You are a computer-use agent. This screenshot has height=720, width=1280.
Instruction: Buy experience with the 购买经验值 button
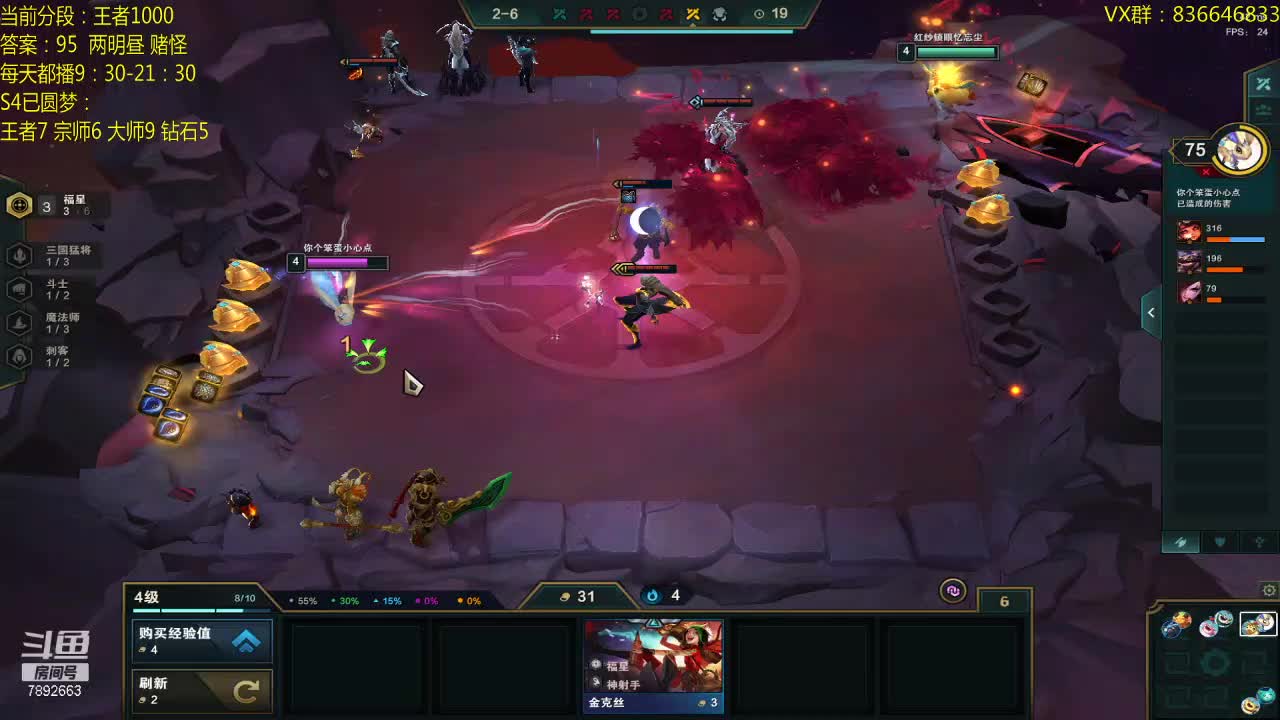(x=202, y=641)
